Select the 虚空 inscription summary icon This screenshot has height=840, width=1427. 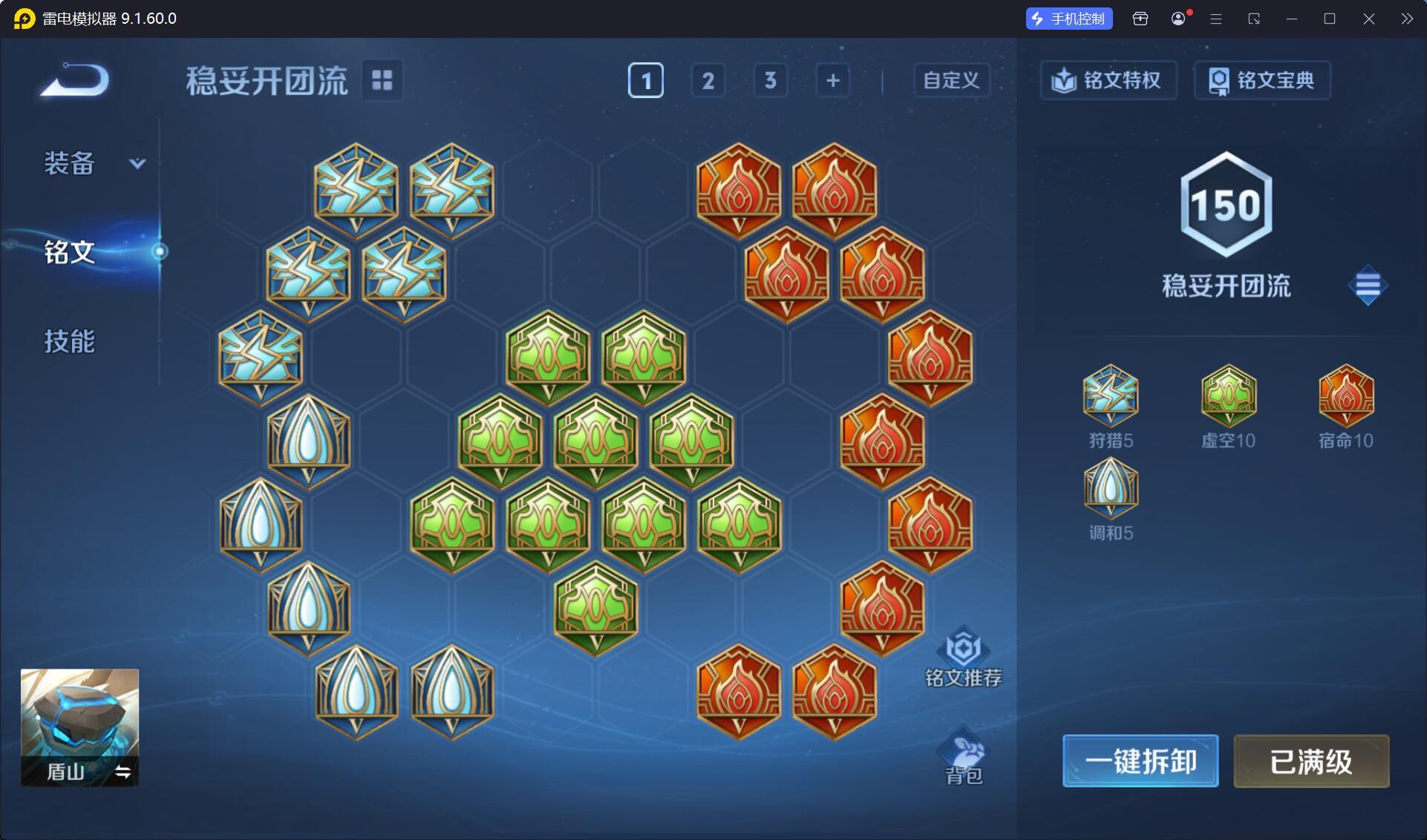pyautogui.click(x=1228, y=395)
